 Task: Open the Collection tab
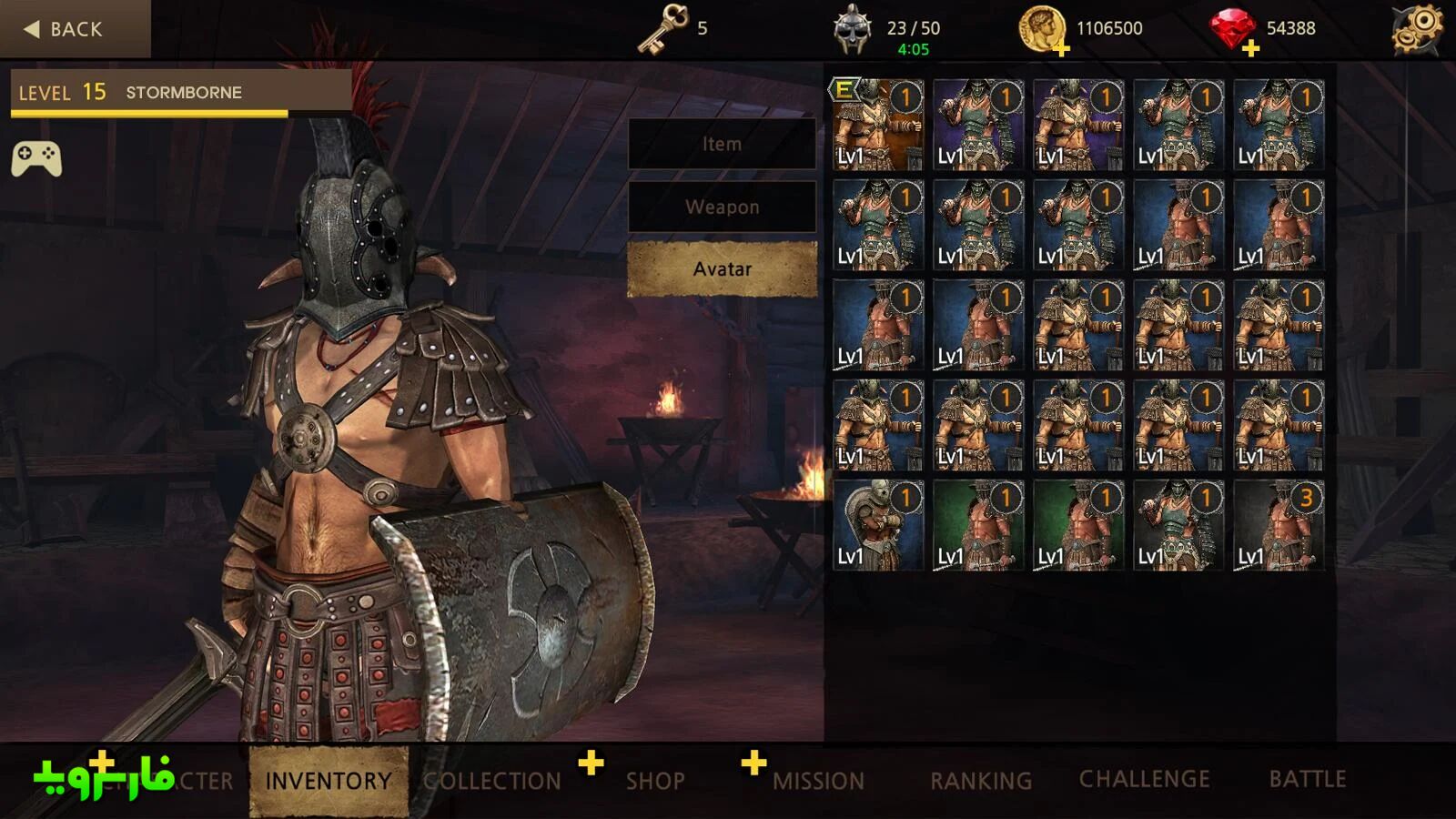point(492,781)
